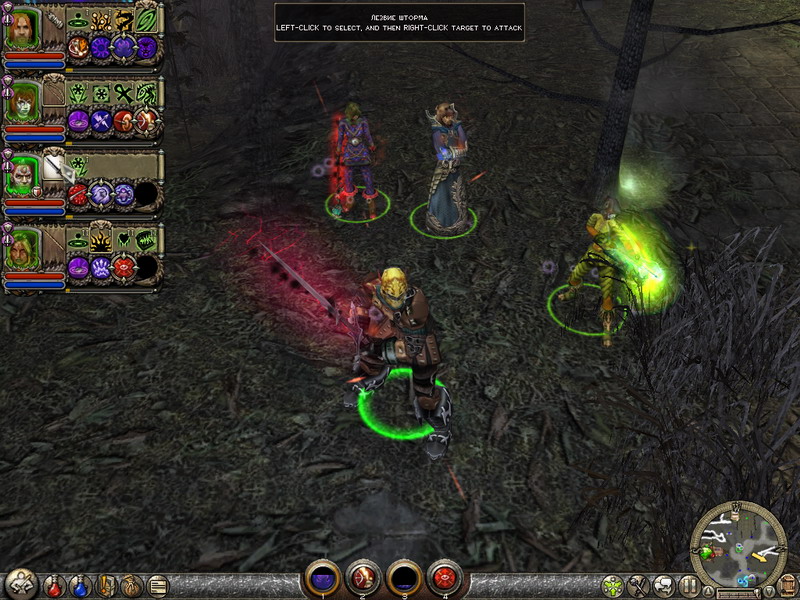
Task: Select the second party member portrait
Action: pyautogui.click(x=21, y=103)
